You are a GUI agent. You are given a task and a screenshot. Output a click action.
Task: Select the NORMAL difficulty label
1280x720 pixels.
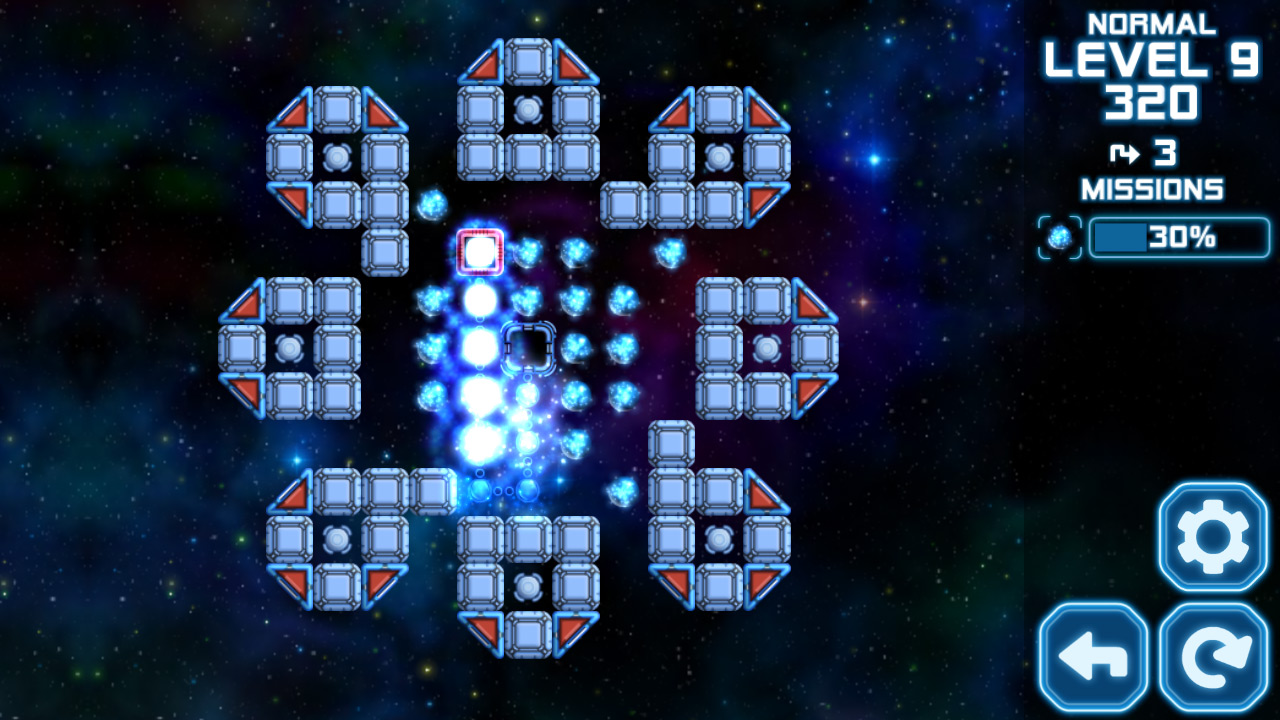tap(1154, 22)
